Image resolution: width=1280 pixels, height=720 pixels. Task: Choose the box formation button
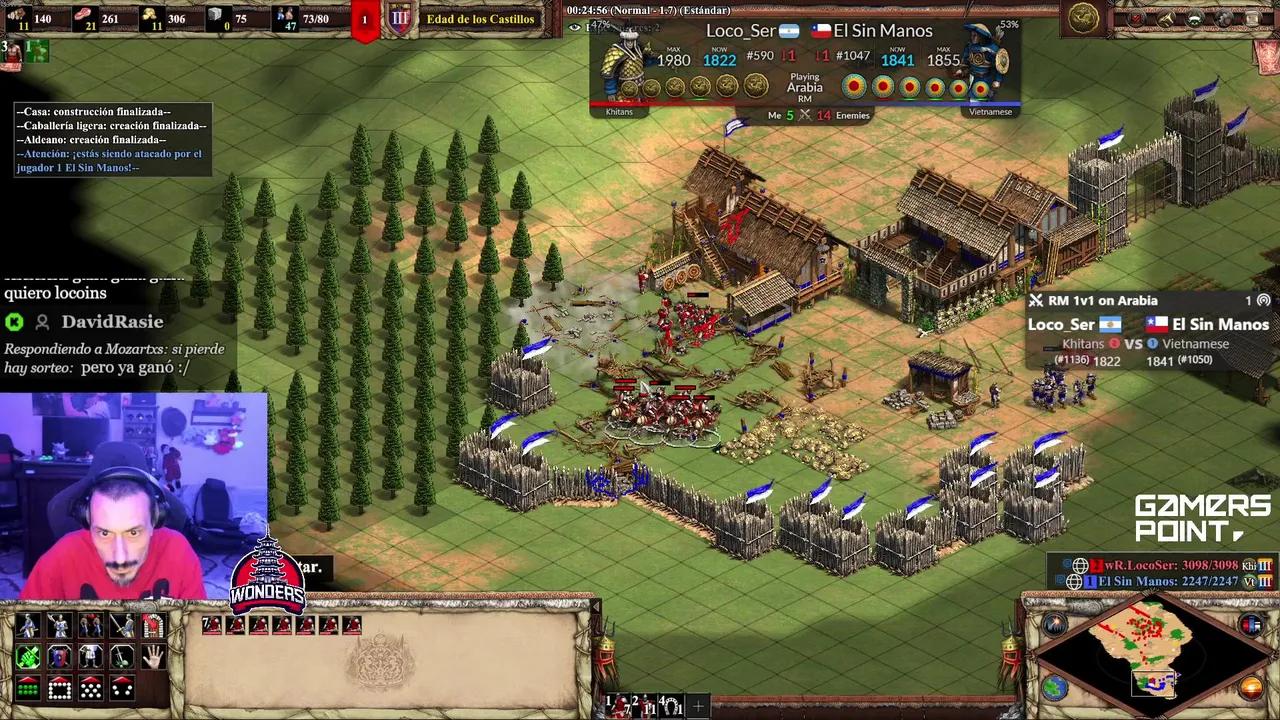coord(60,689)
